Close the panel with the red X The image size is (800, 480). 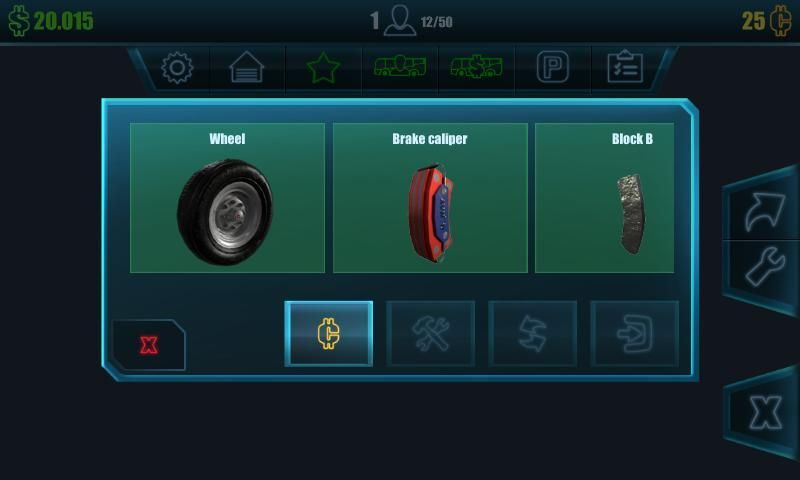tap(149, 346)
